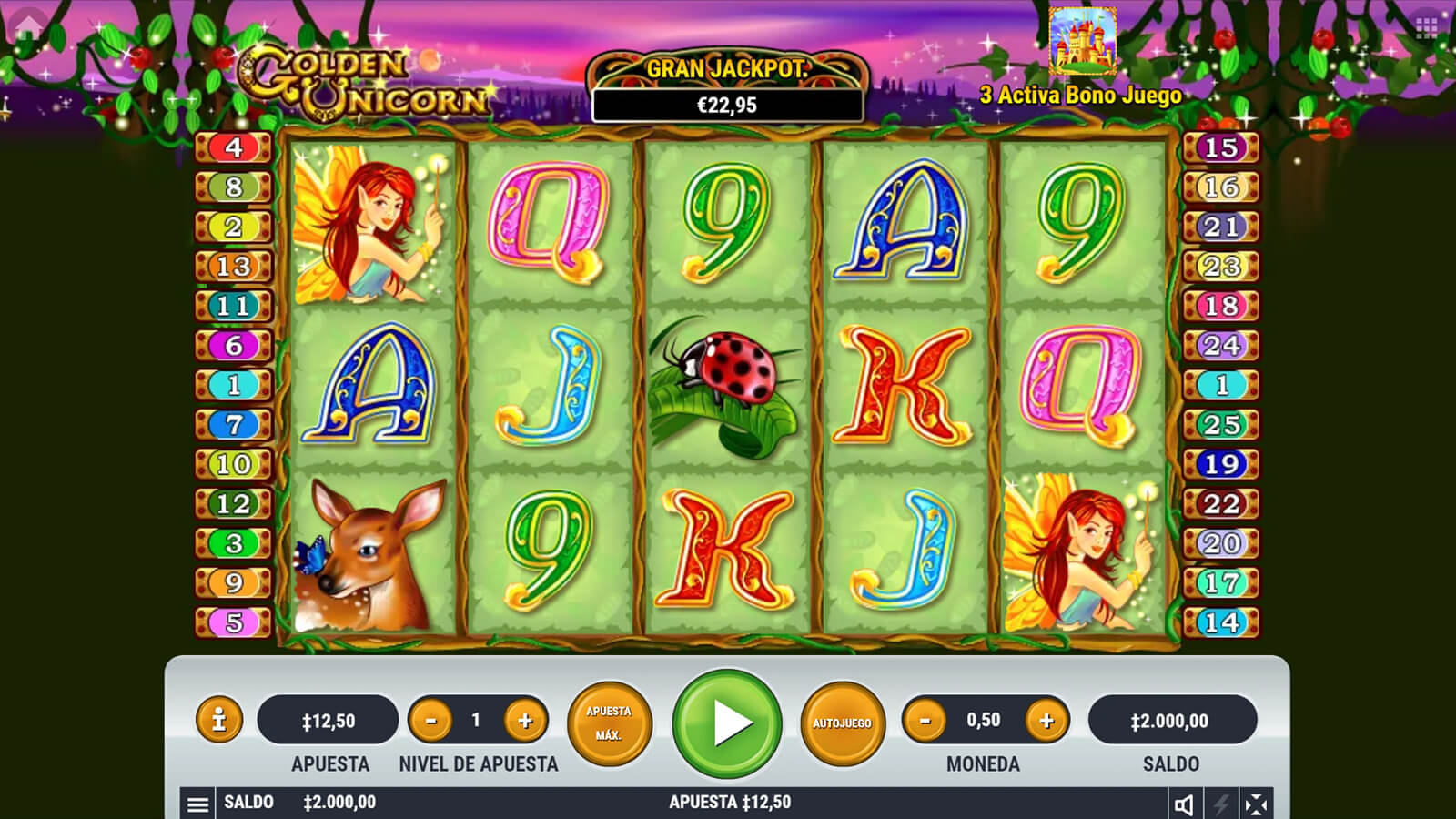Set the bet with Apuesta Máx.
Screen dimensions: 1456x819
click(x=609, y=723)
